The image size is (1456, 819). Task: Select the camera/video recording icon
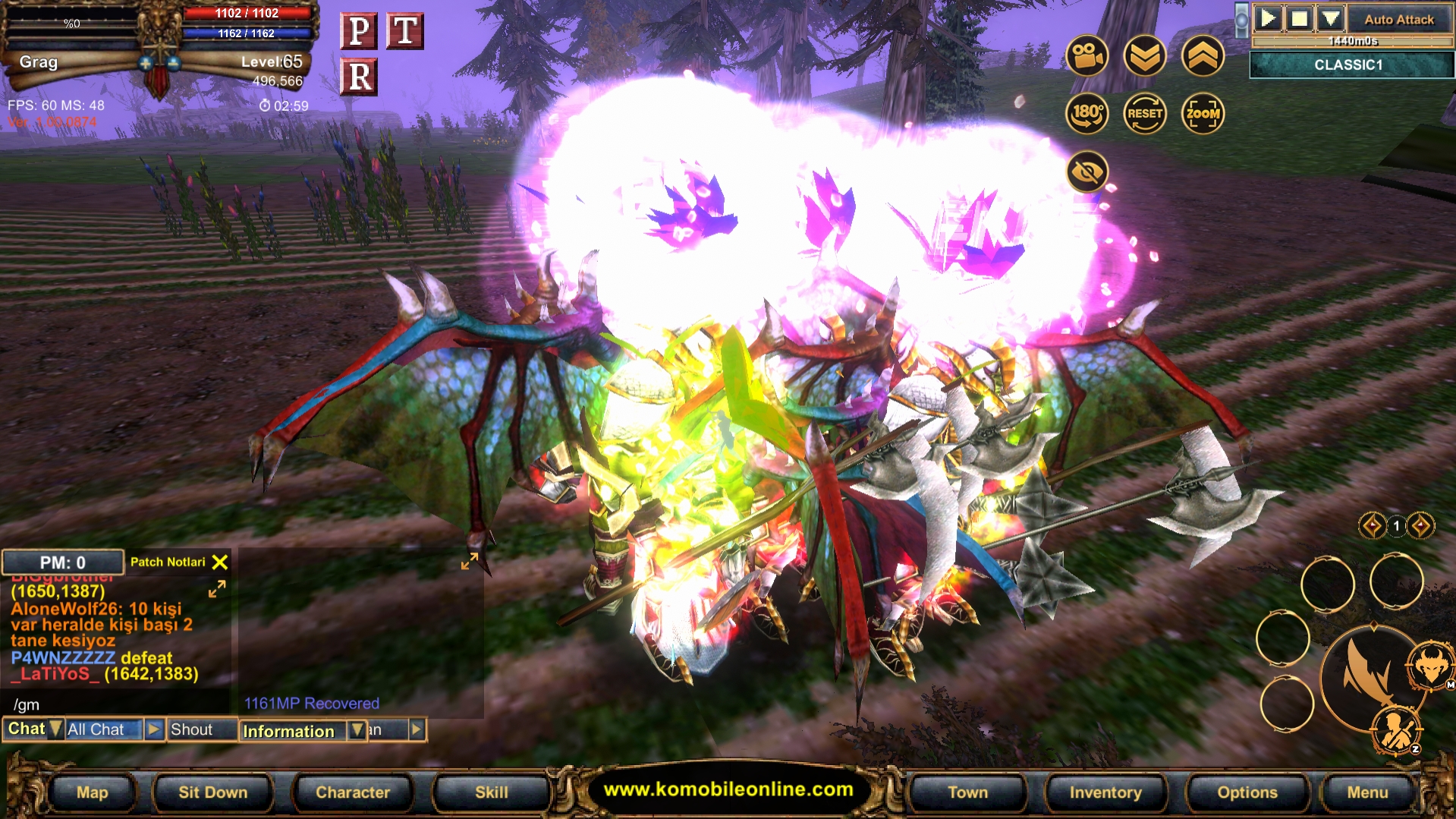pyautogui.click(x=1088, y=56)
